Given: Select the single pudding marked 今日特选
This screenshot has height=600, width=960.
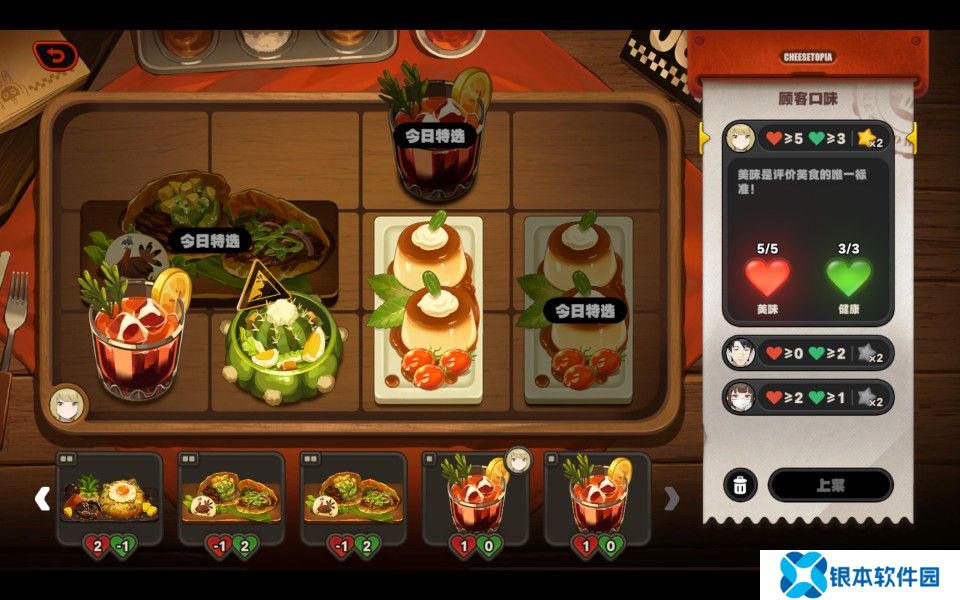Looking at the screenshot, I should (x=580, y=310).
